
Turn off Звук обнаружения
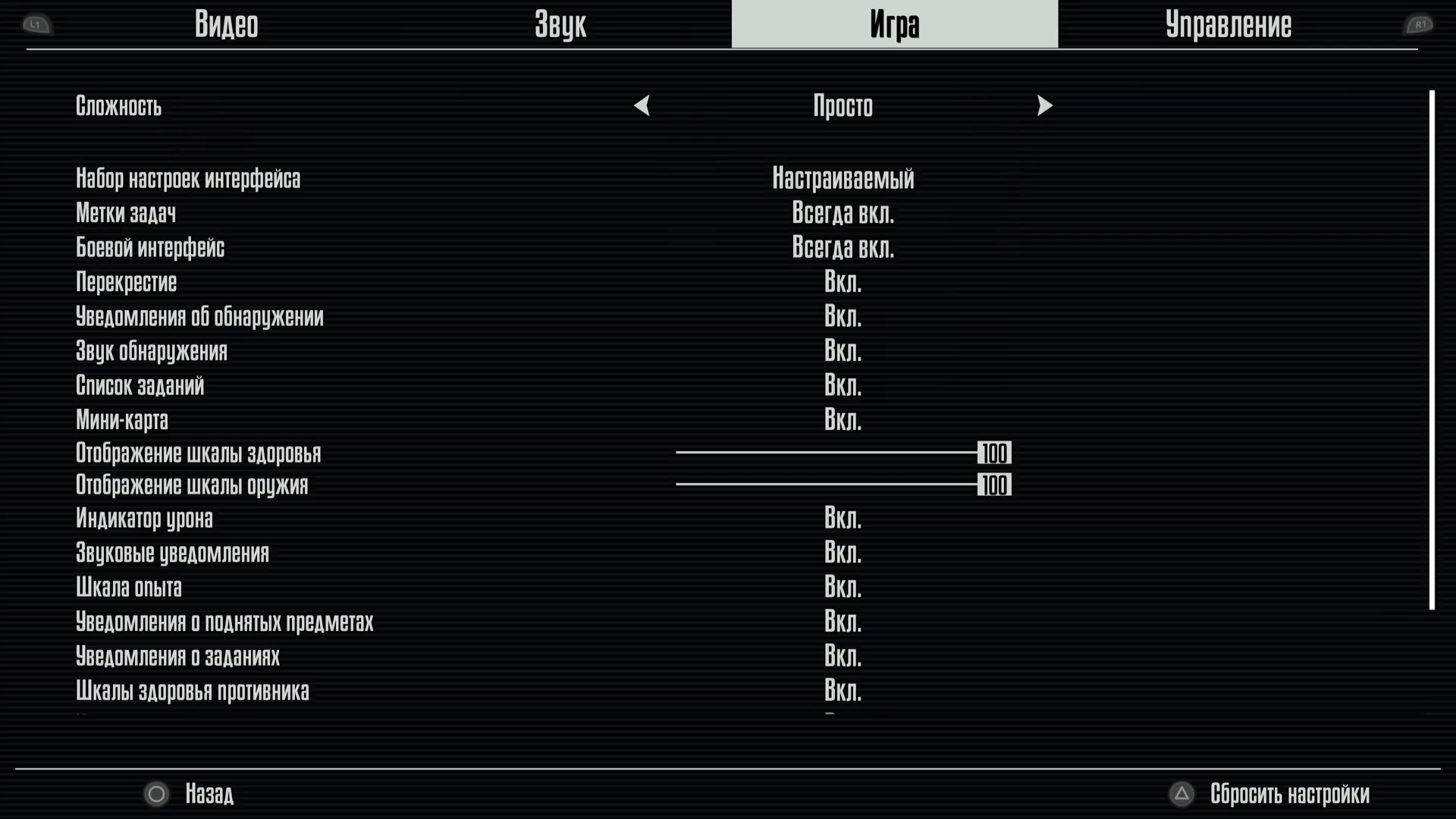(843, 350)
